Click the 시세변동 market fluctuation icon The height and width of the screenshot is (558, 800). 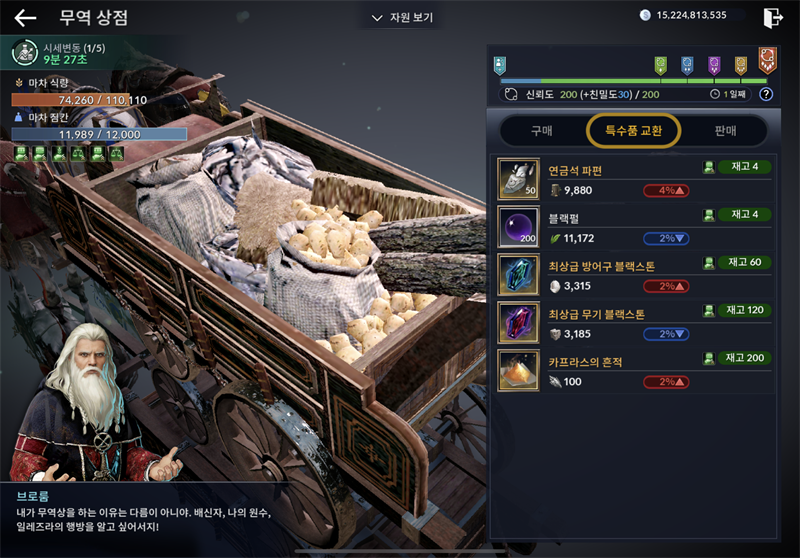point(25,52)
